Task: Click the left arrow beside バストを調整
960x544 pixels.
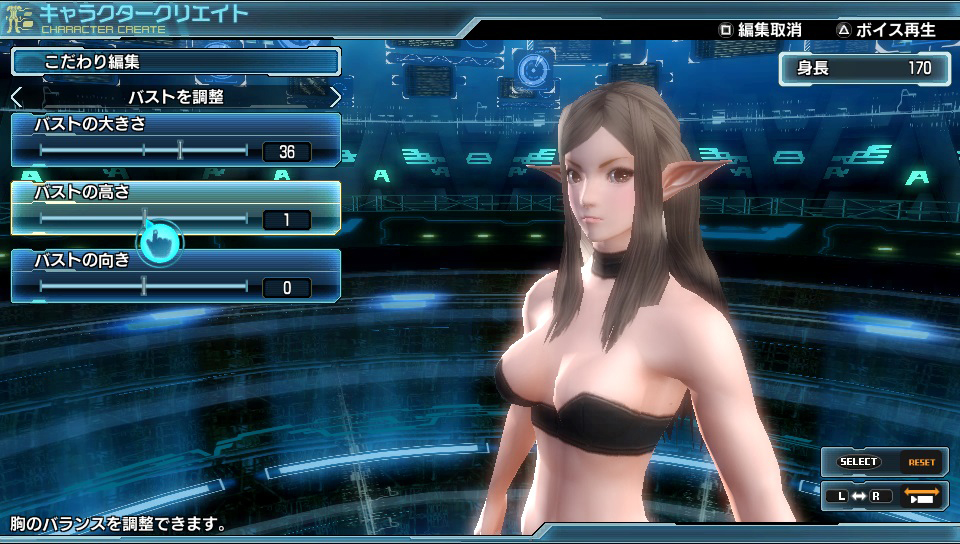Action: pos(17,97)
